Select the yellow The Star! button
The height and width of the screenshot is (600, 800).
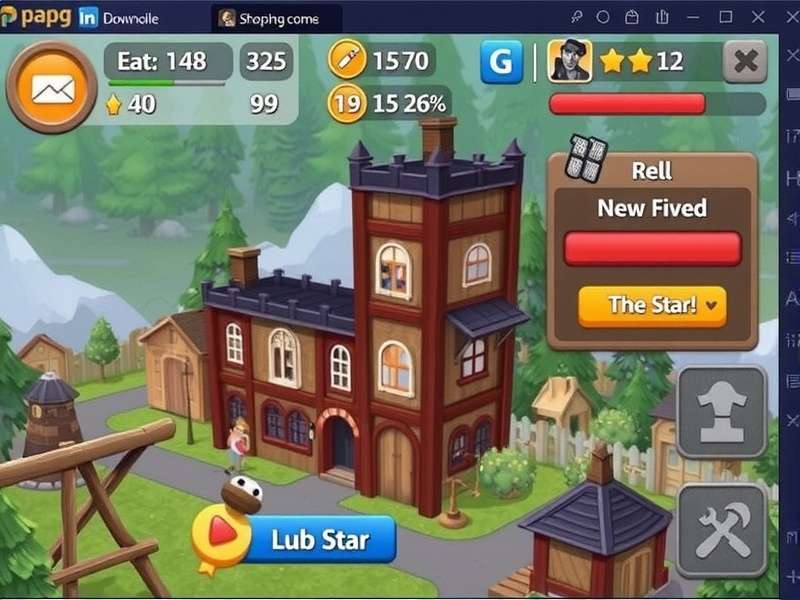(652, 306)
